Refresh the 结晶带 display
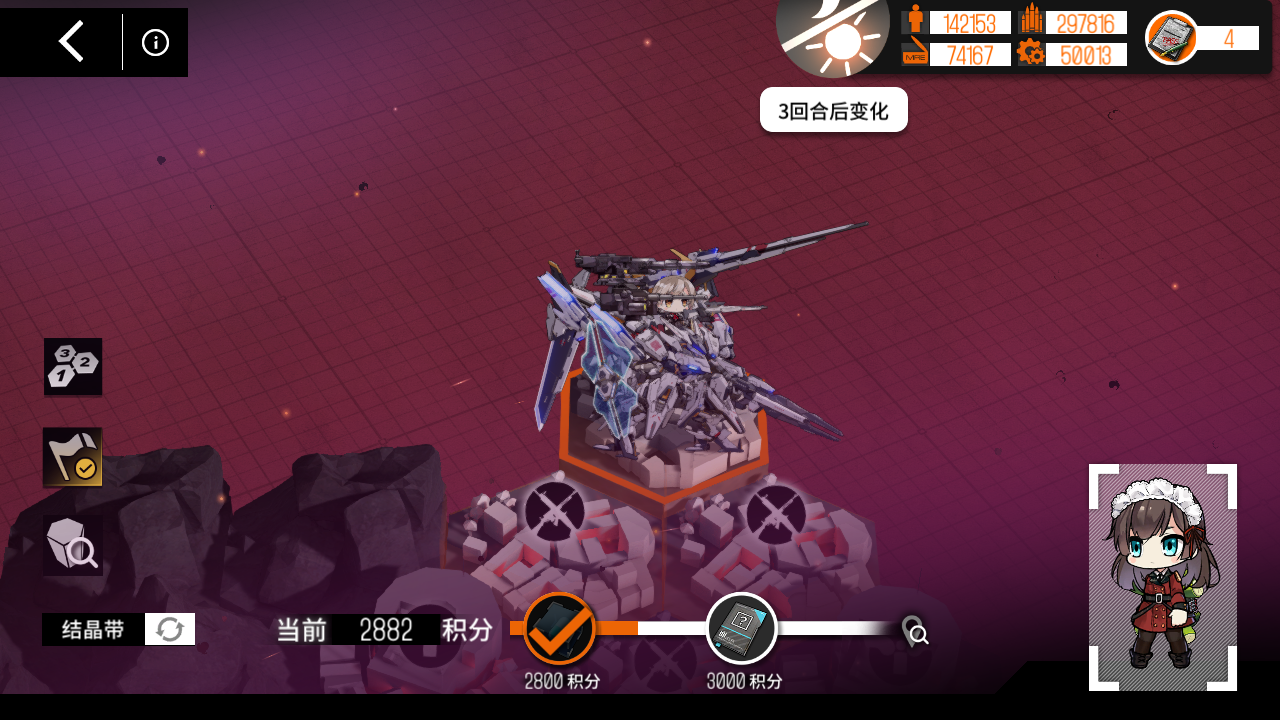This screenshot has width=1280, height=720. tap(169, 629)
